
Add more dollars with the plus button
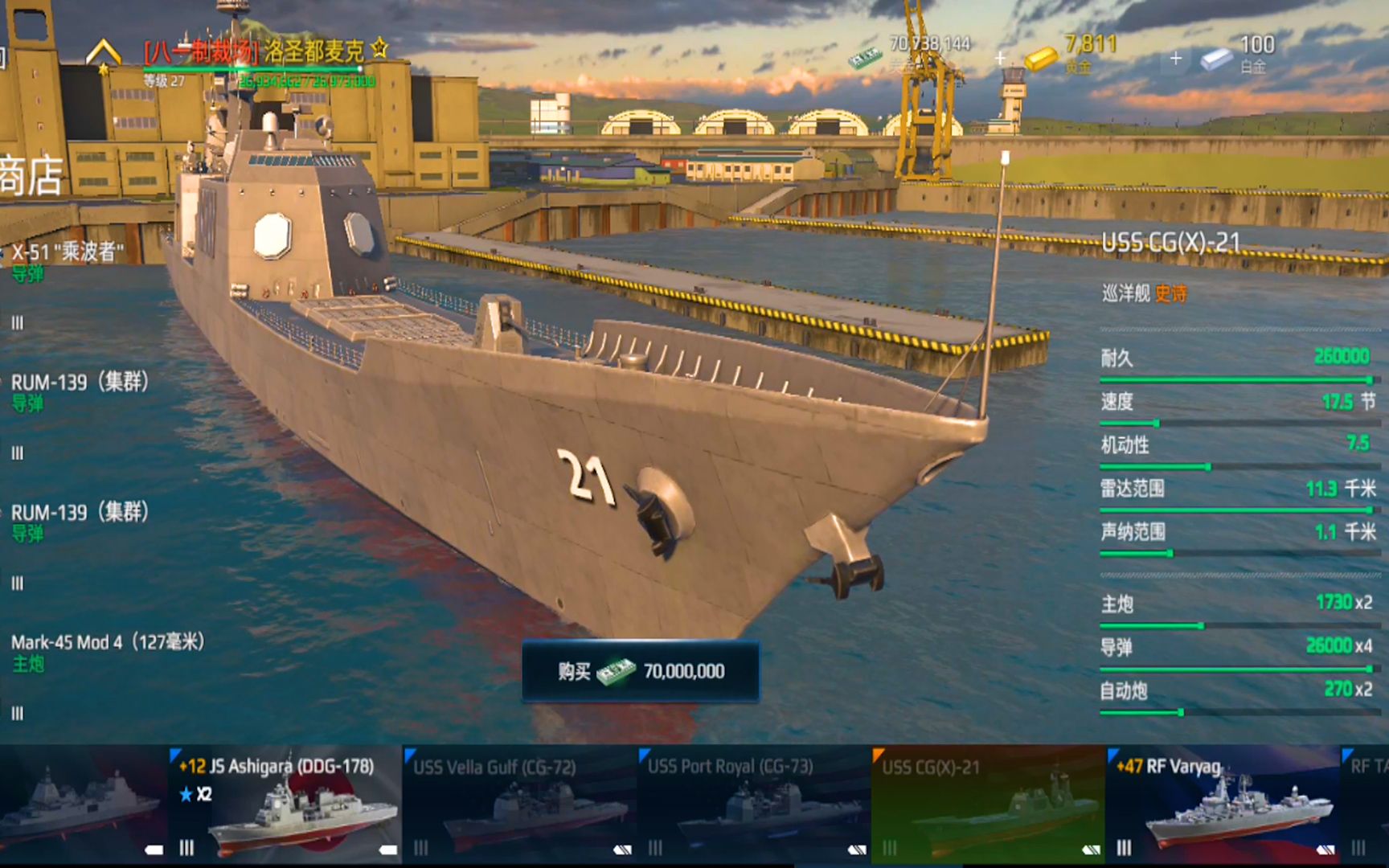click(1000, 58)
